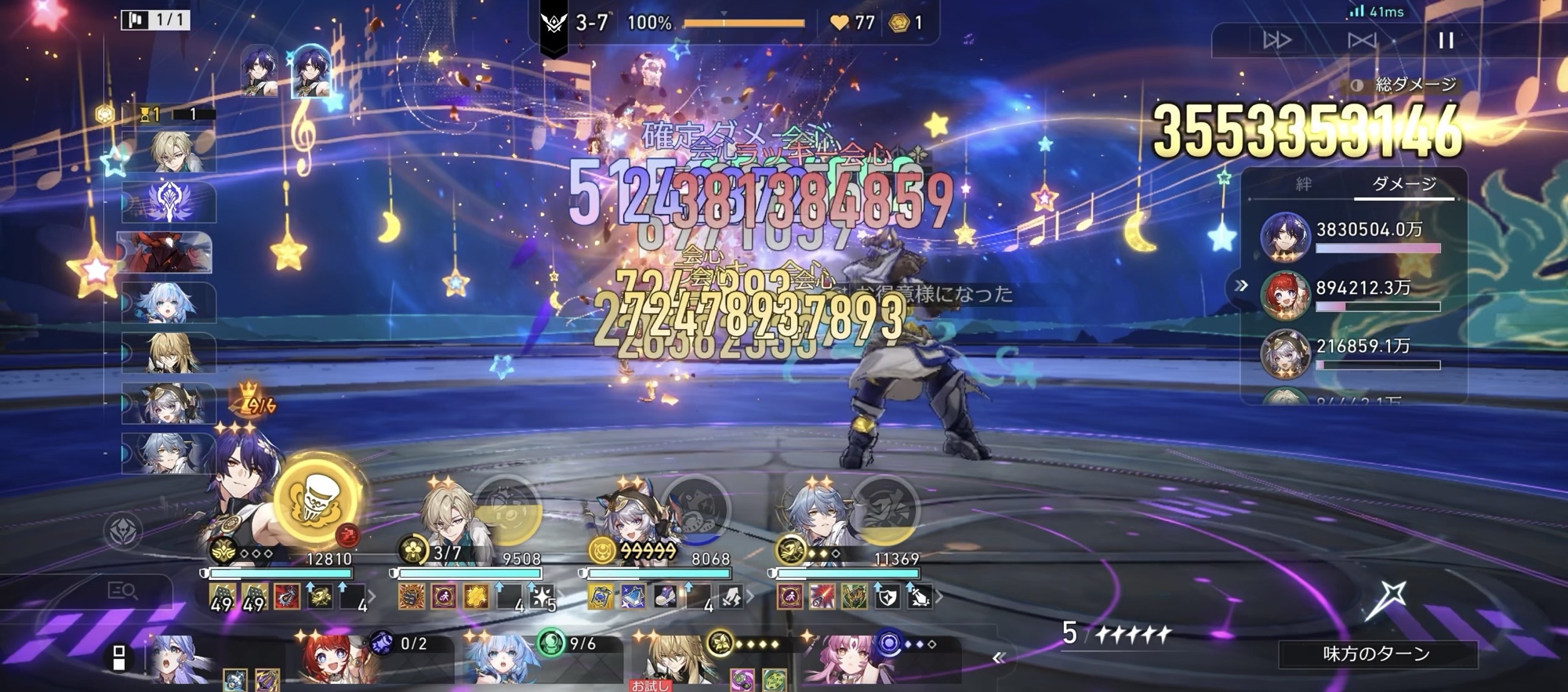
Task: Select the ダメージ tab
Action: (x=1404, y=184)
